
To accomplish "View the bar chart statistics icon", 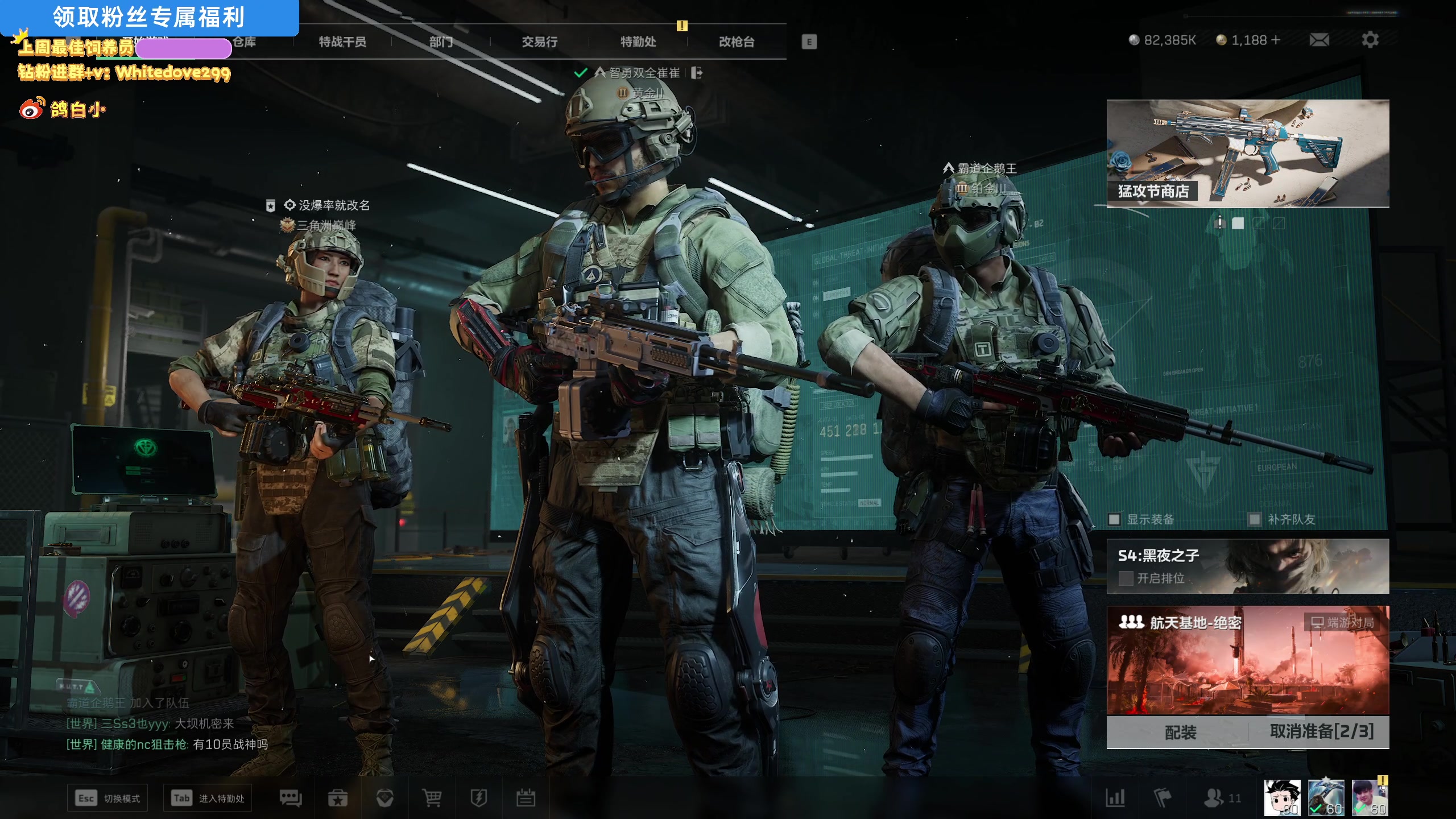I will point(1115,798).
